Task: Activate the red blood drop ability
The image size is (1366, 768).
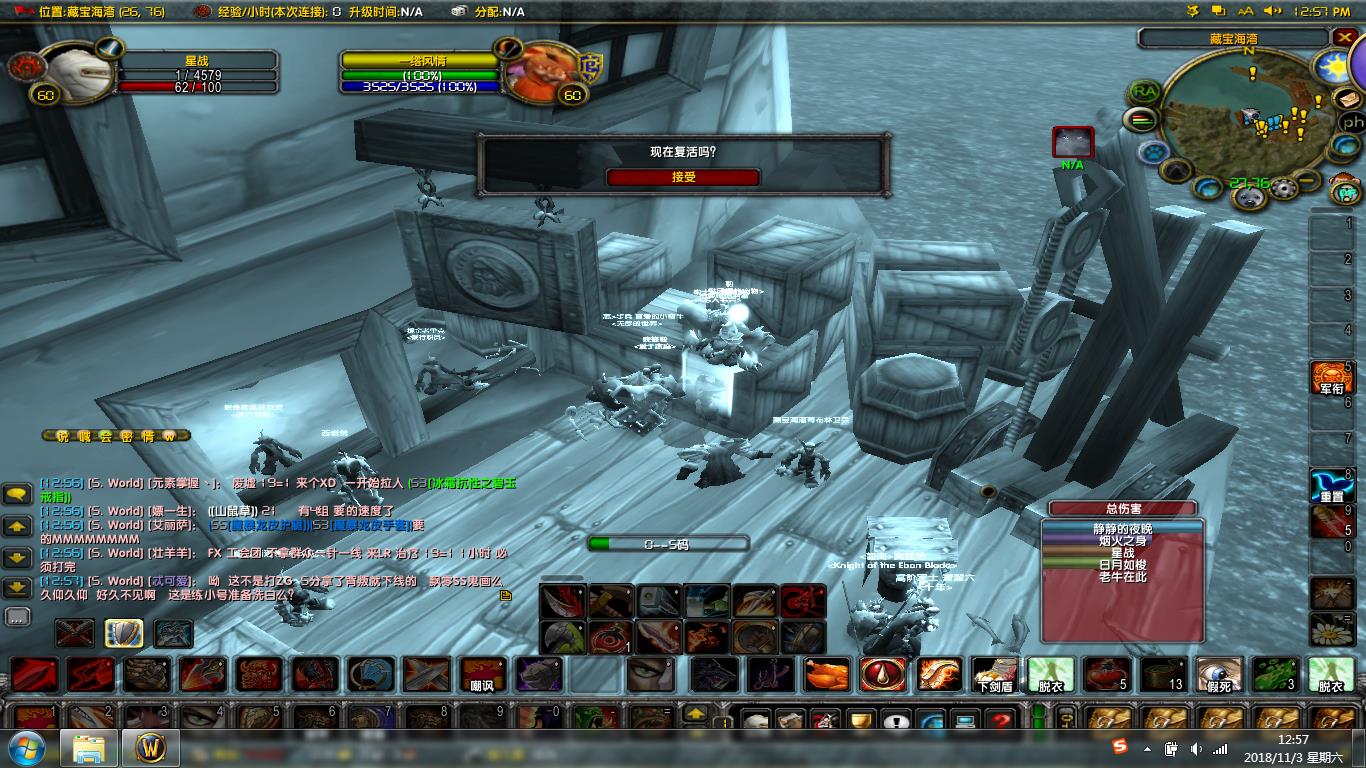Action: click(883, 675)
